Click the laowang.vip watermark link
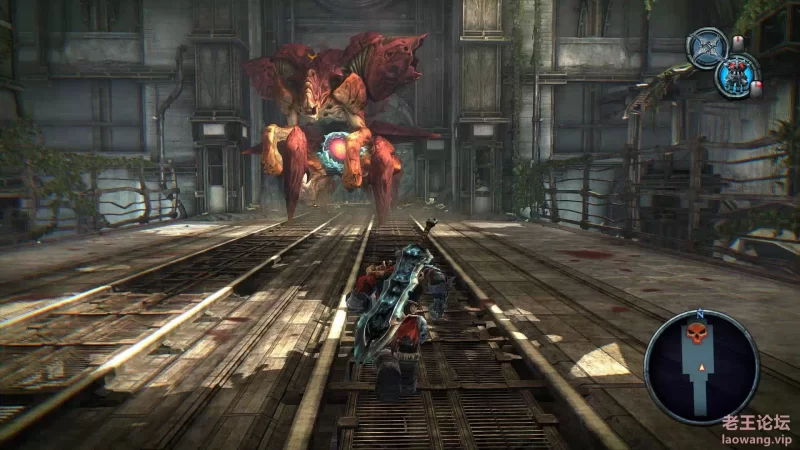800x450 pixels. pyautogui.click(x=757, y=437)
